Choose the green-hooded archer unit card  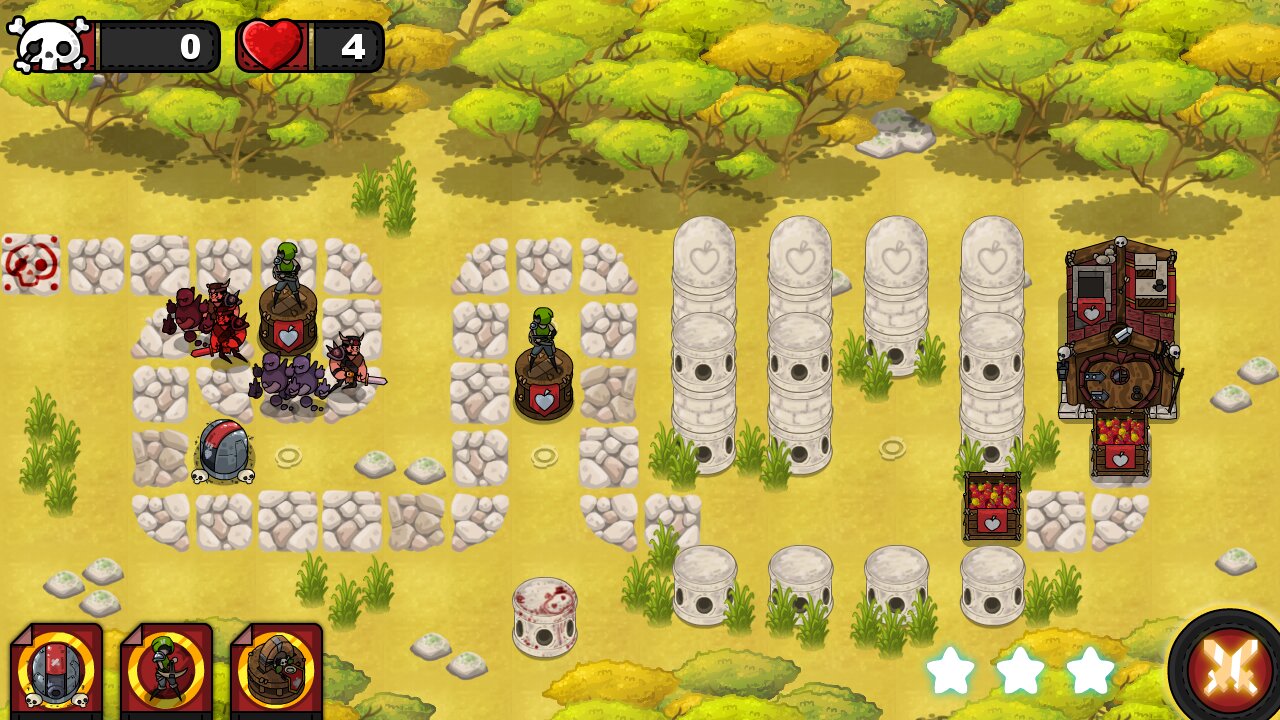tap(166, 670)
